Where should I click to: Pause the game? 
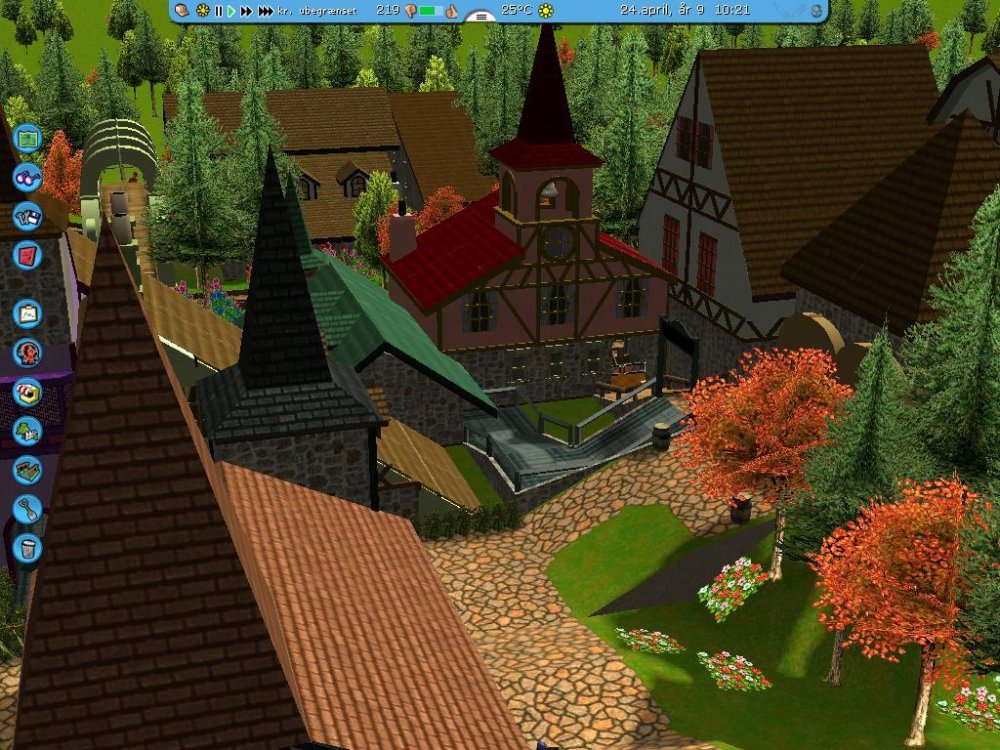pyautogui.click(x=218, y=11)
